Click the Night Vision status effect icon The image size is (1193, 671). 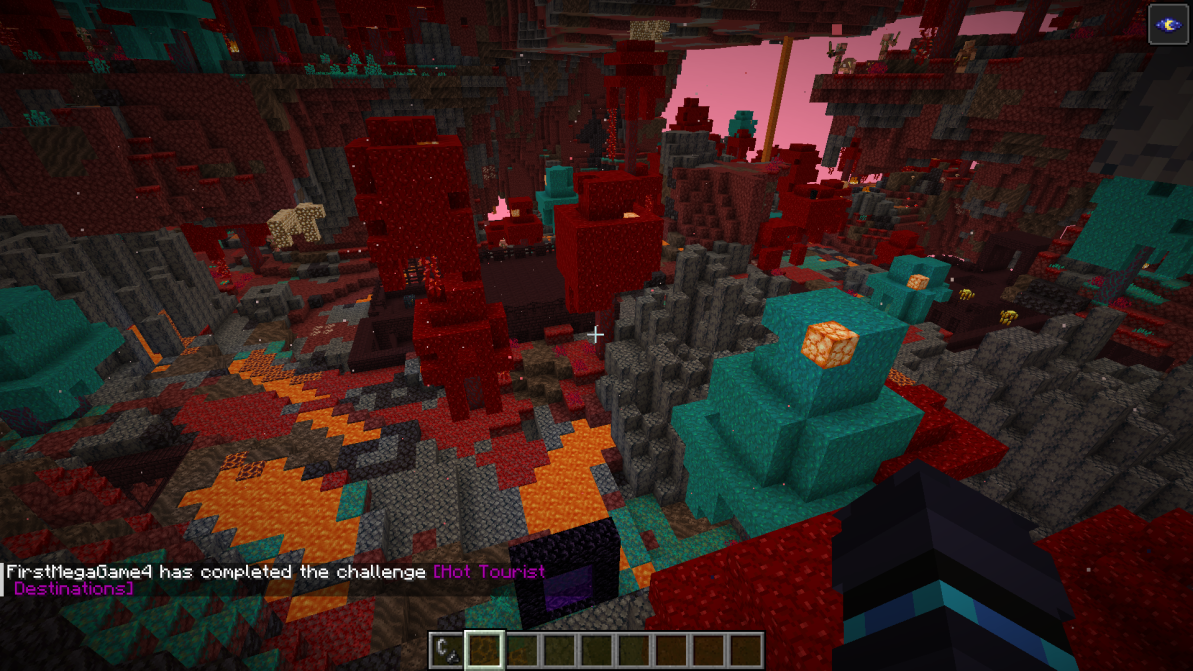click(1168, 25)
